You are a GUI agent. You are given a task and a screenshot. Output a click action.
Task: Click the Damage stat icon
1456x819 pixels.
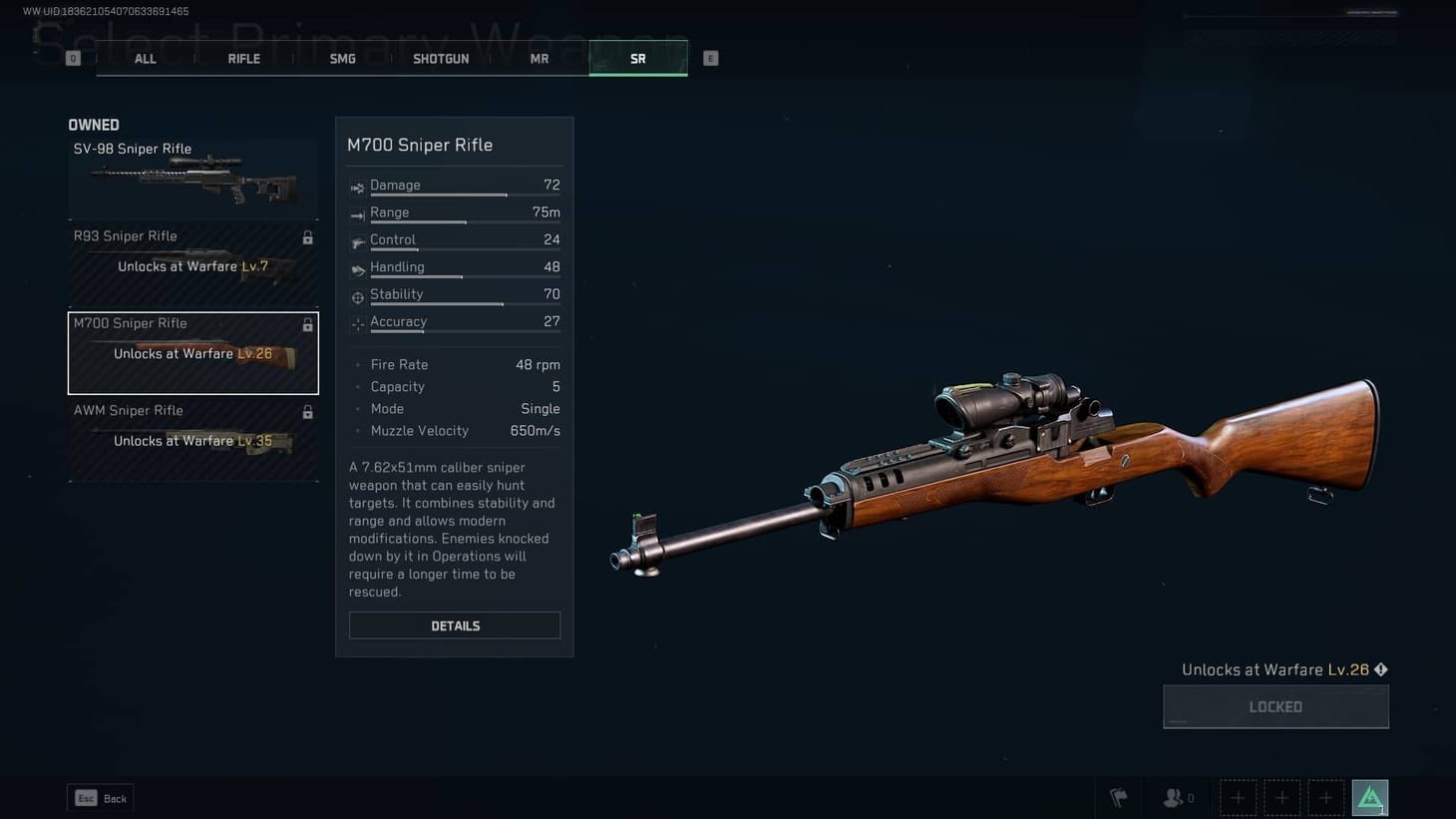point(357,186)
